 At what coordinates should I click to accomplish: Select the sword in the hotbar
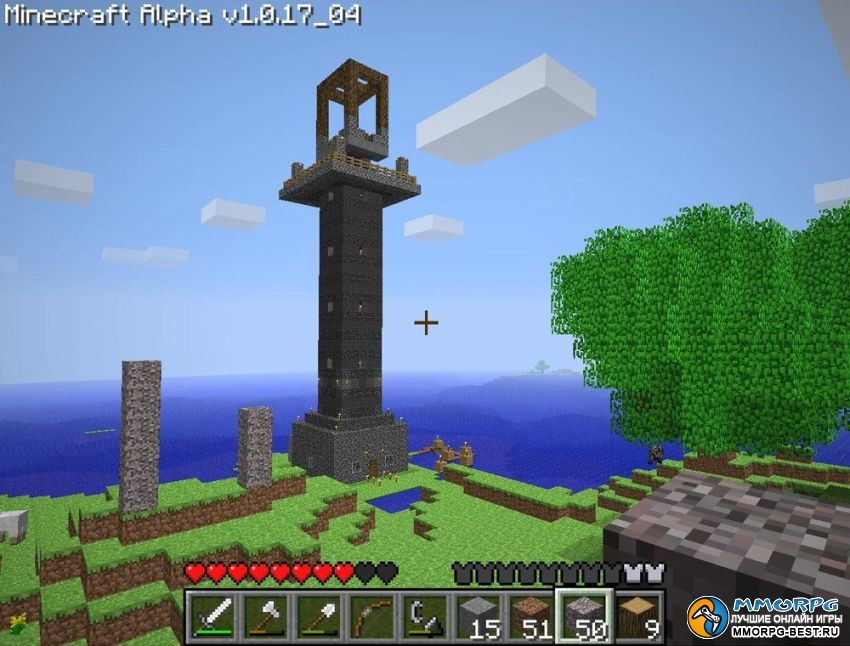[212, 616]
